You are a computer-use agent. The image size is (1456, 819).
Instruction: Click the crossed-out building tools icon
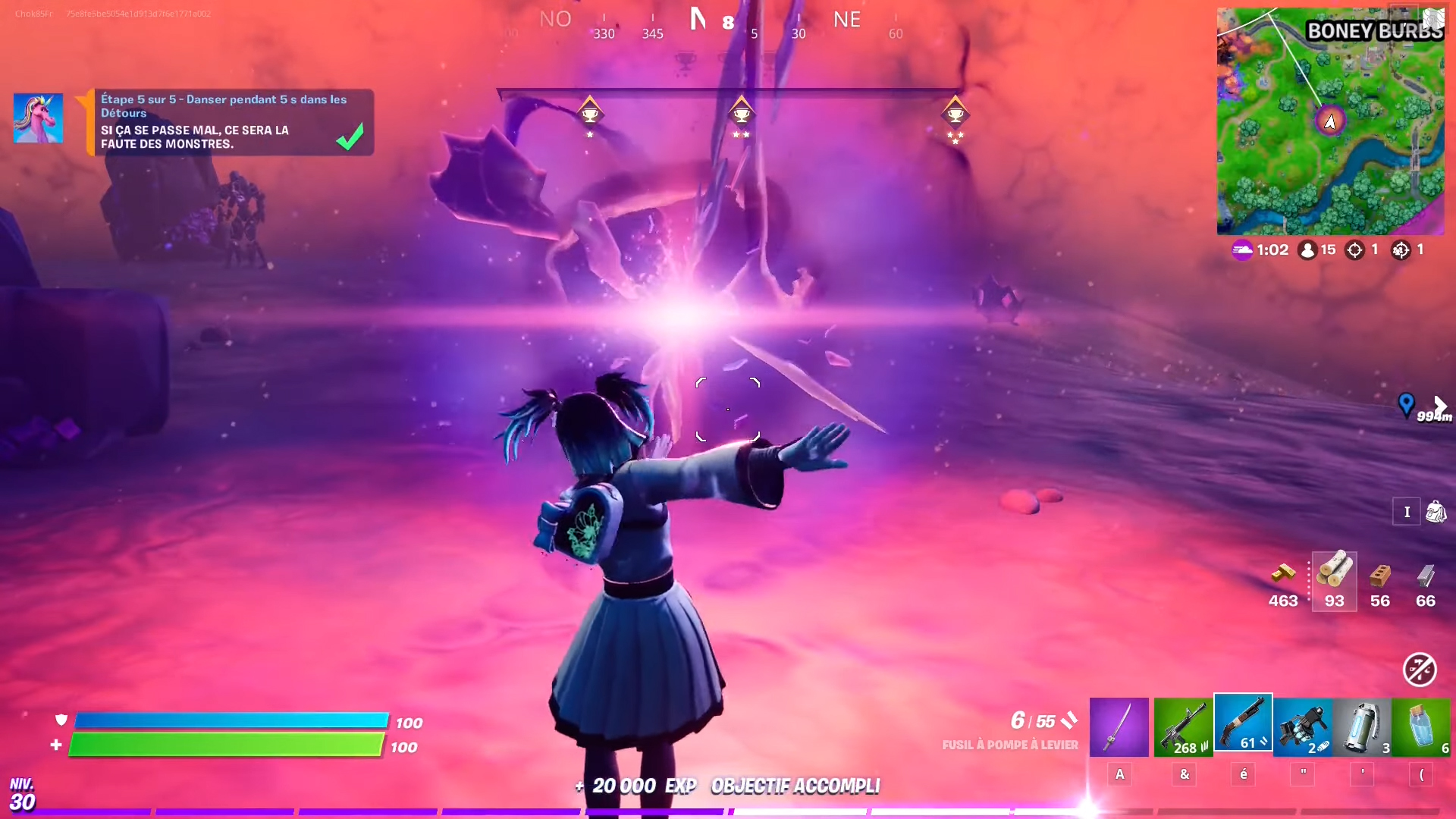coord(1419,670)
